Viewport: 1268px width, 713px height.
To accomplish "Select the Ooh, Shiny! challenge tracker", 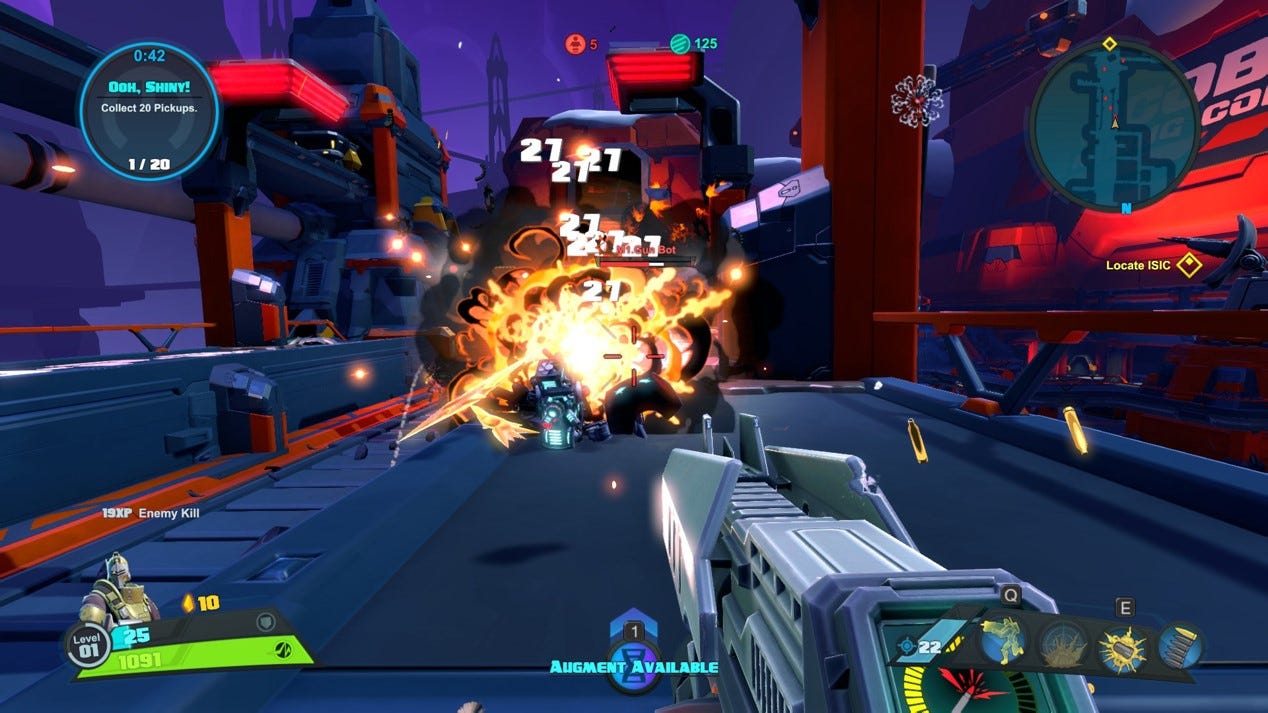I will pos(148,110).
